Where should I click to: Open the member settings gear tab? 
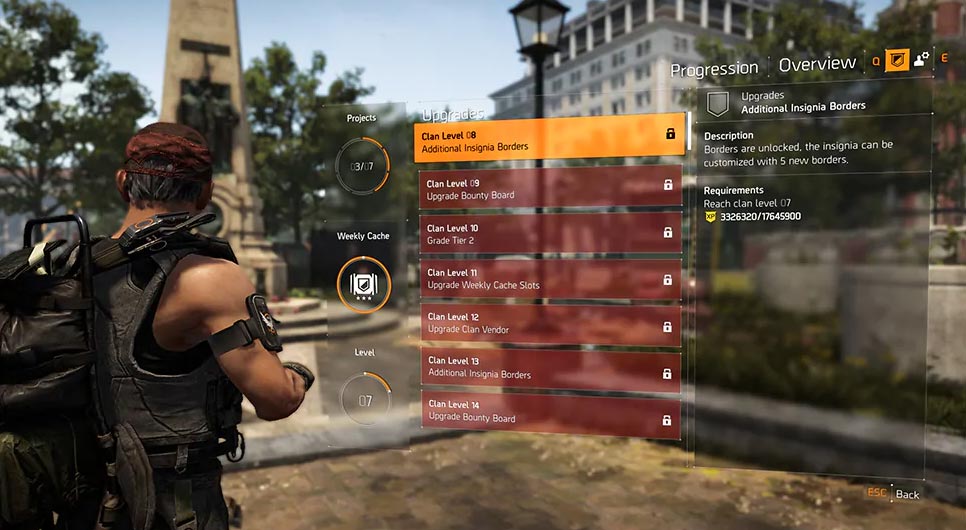click(x=922, y=59)
